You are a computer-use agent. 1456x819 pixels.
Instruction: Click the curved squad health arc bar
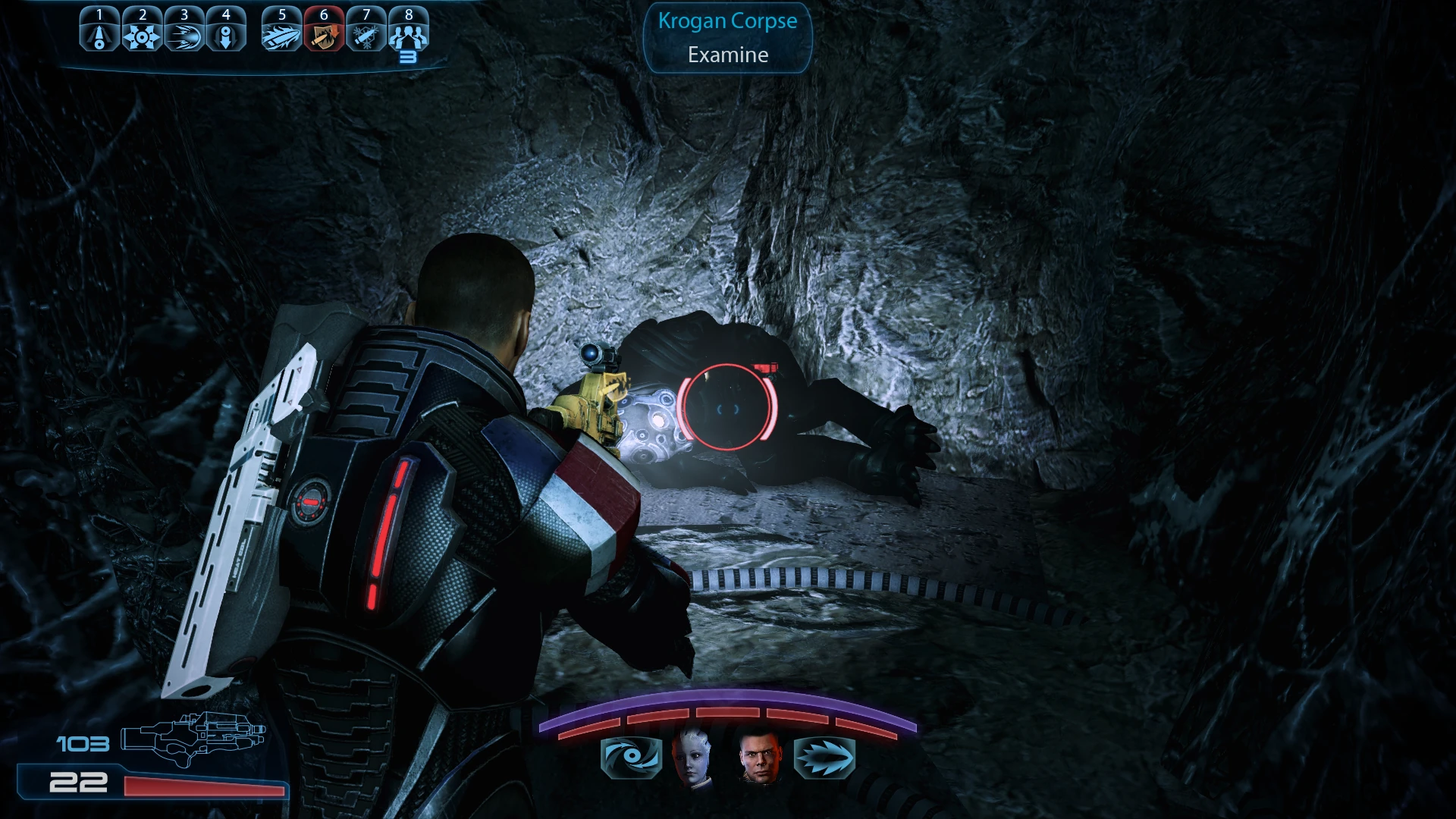point(726,713)
